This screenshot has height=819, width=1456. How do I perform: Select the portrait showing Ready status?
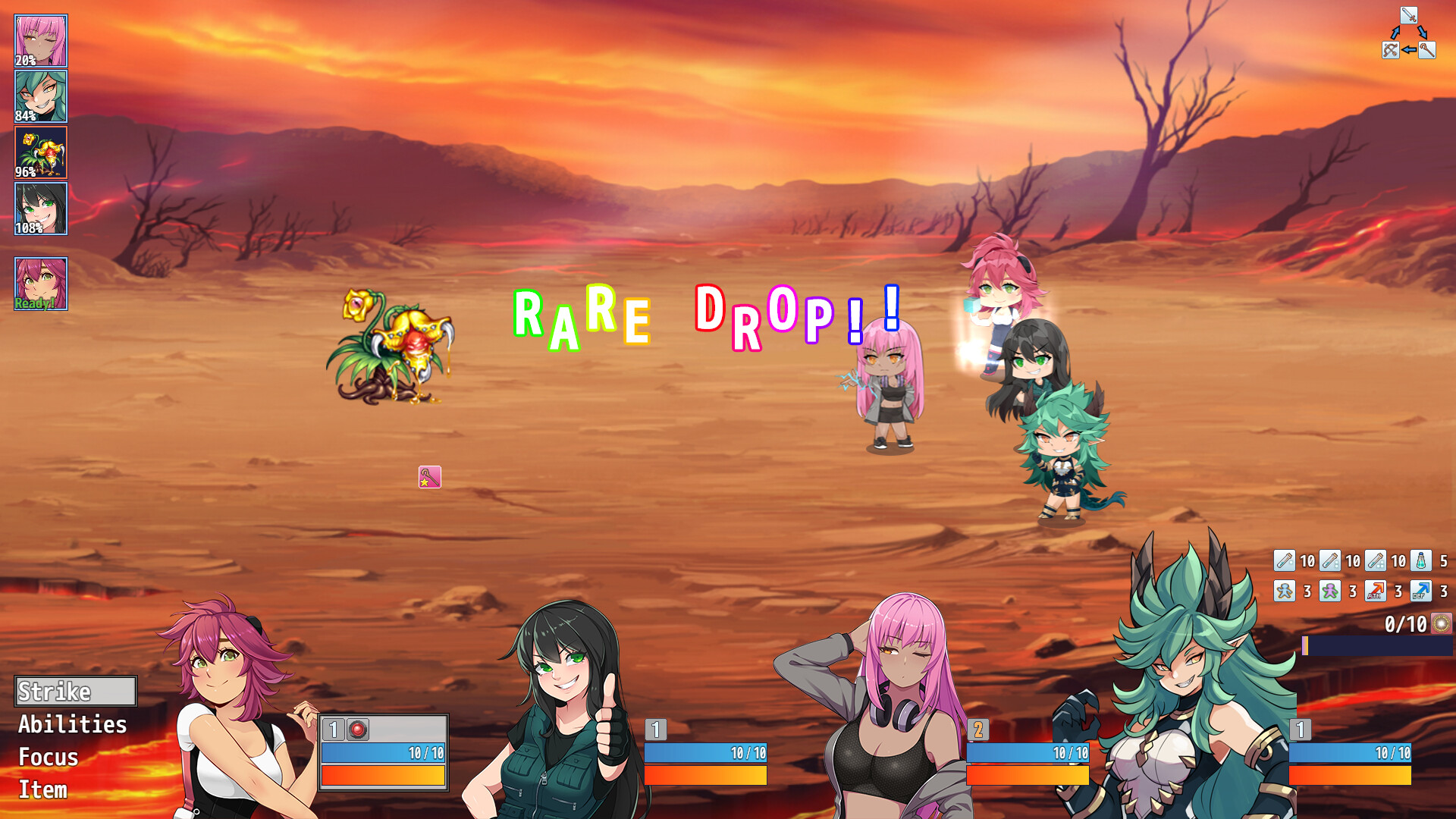click(x=39, y=283)
